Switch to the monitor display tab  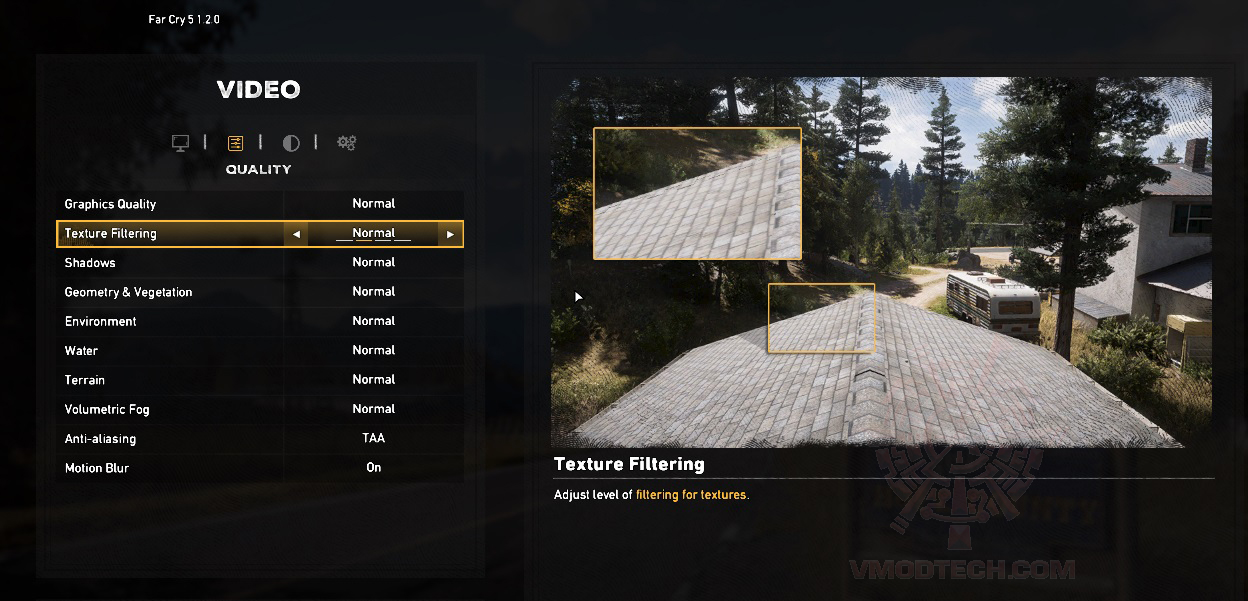point(181,143)
